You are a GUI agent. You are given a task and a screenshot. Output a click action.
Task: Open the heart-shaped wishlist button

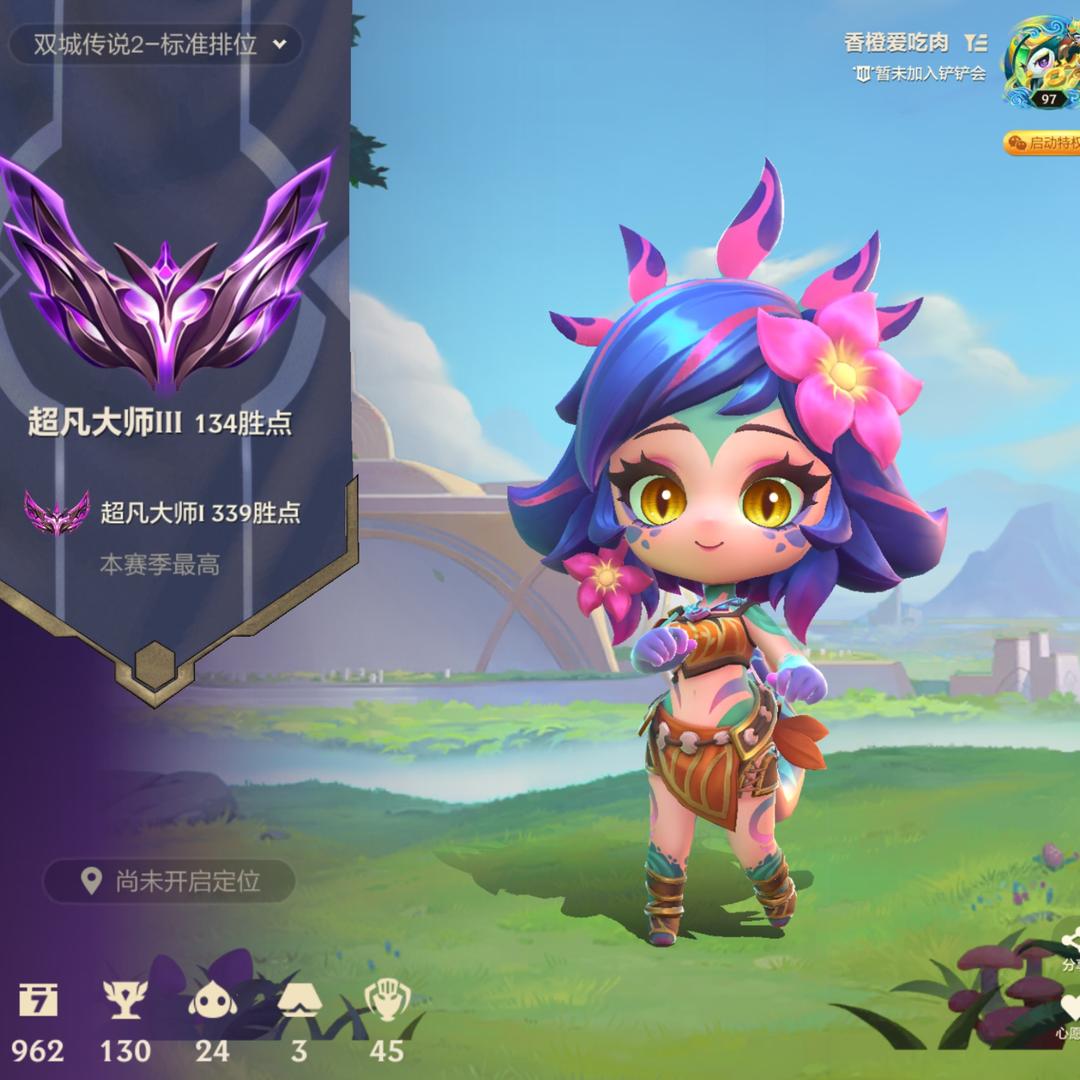coord(1070,1008)
